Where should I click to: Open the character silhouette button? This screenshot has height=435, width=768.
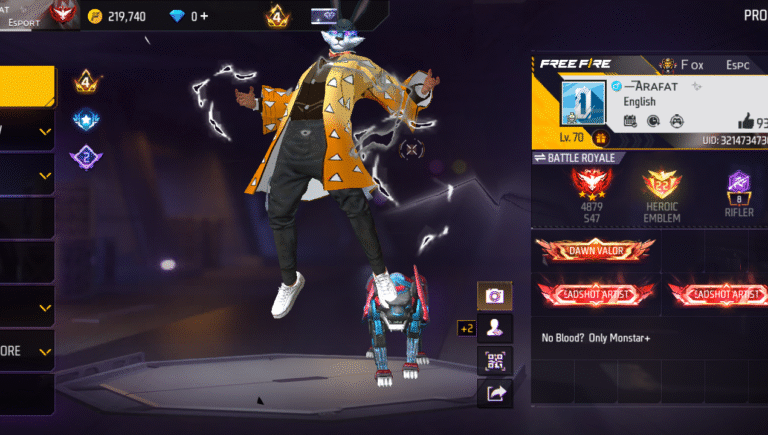(x=494, y=327)
